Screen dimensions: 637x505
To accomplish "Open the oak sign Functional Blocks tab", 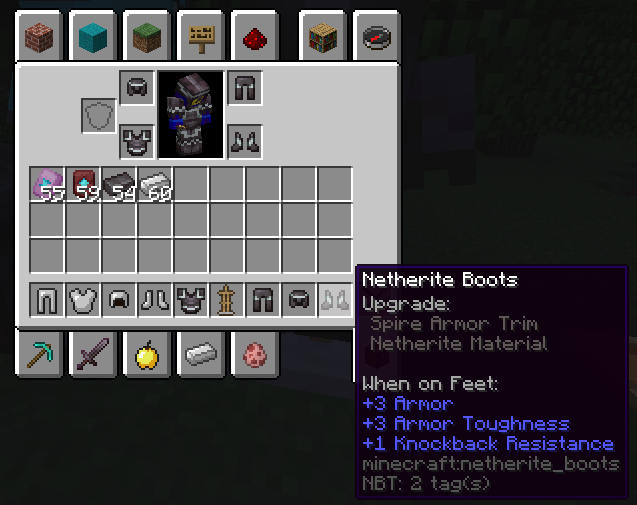I will pos(201,38).
